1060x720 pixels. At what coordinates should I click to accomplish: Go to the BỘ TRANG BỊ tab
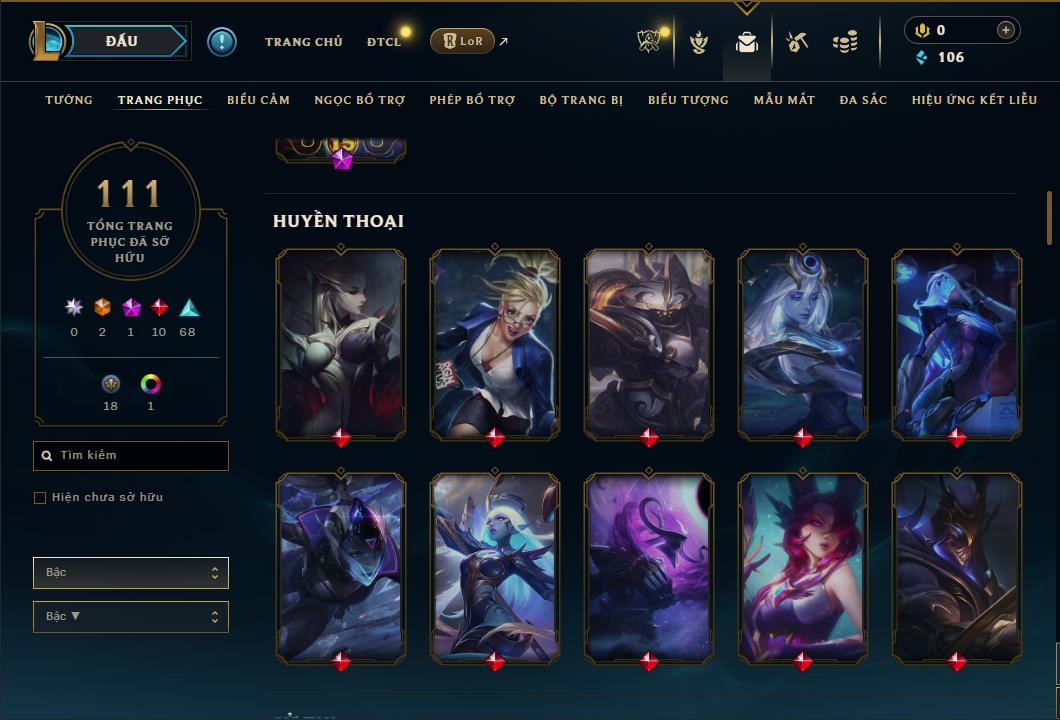tap(581, 100)
